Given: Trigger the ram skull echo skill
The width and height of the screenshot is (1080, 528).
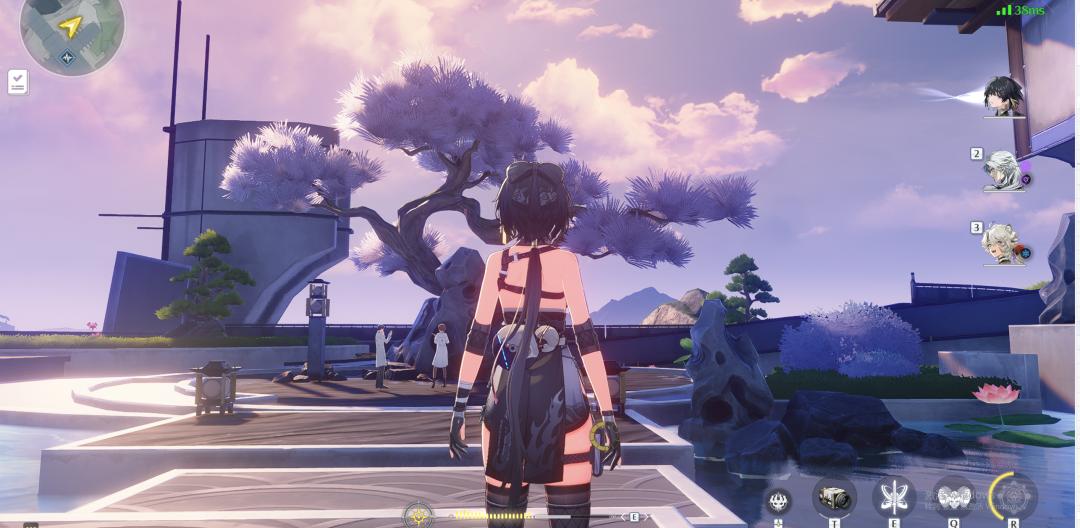Looking at the screenshot, I should point(953,496).
